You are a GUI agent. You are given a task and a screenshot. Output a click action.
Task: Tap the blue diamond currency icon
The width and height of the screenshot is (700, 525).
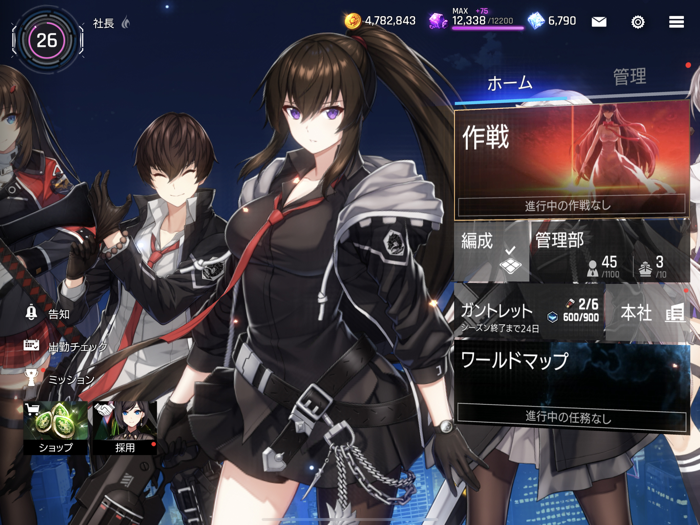point(536,20)
